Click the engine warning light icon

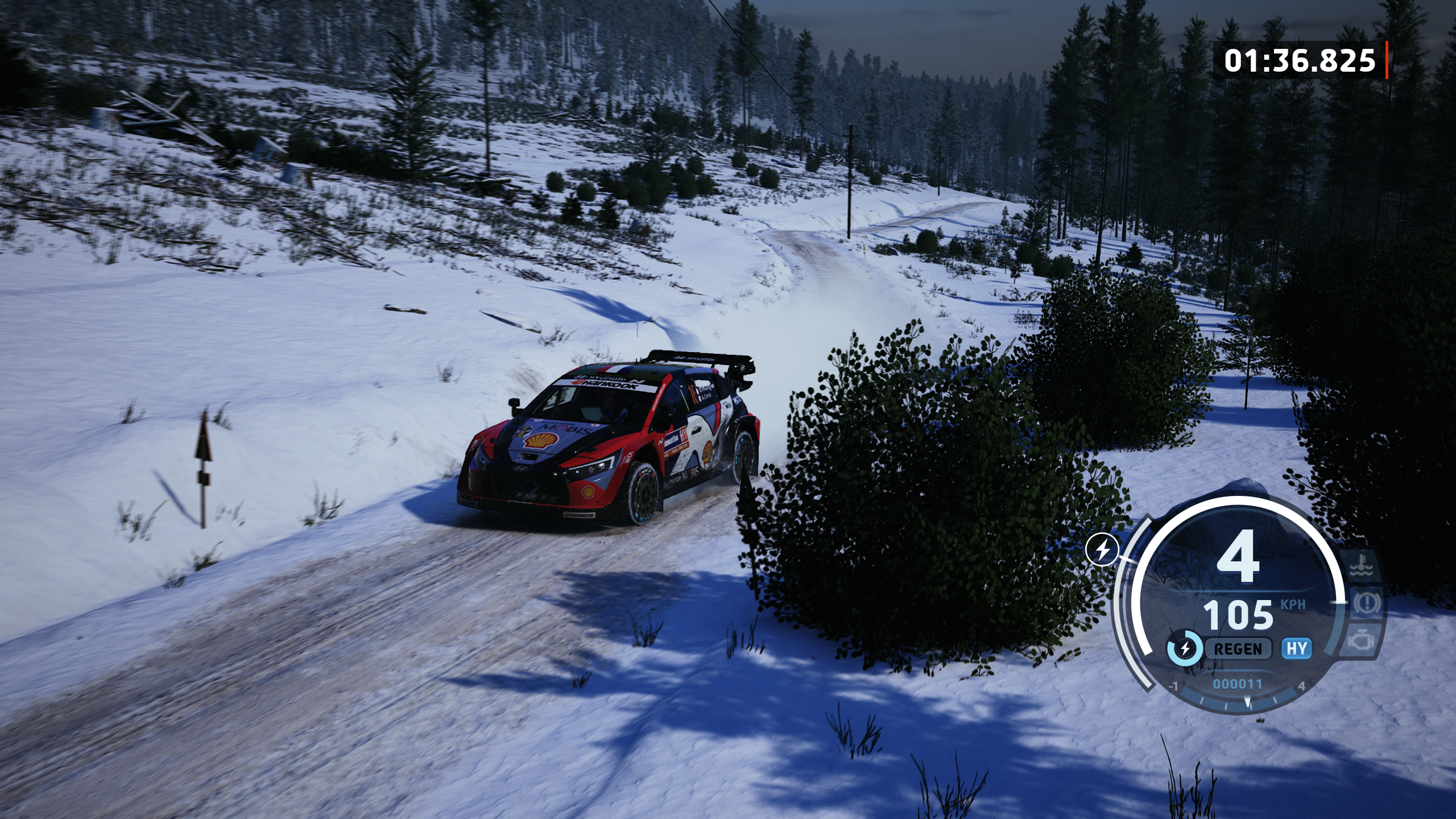(x=1362, y=639)
